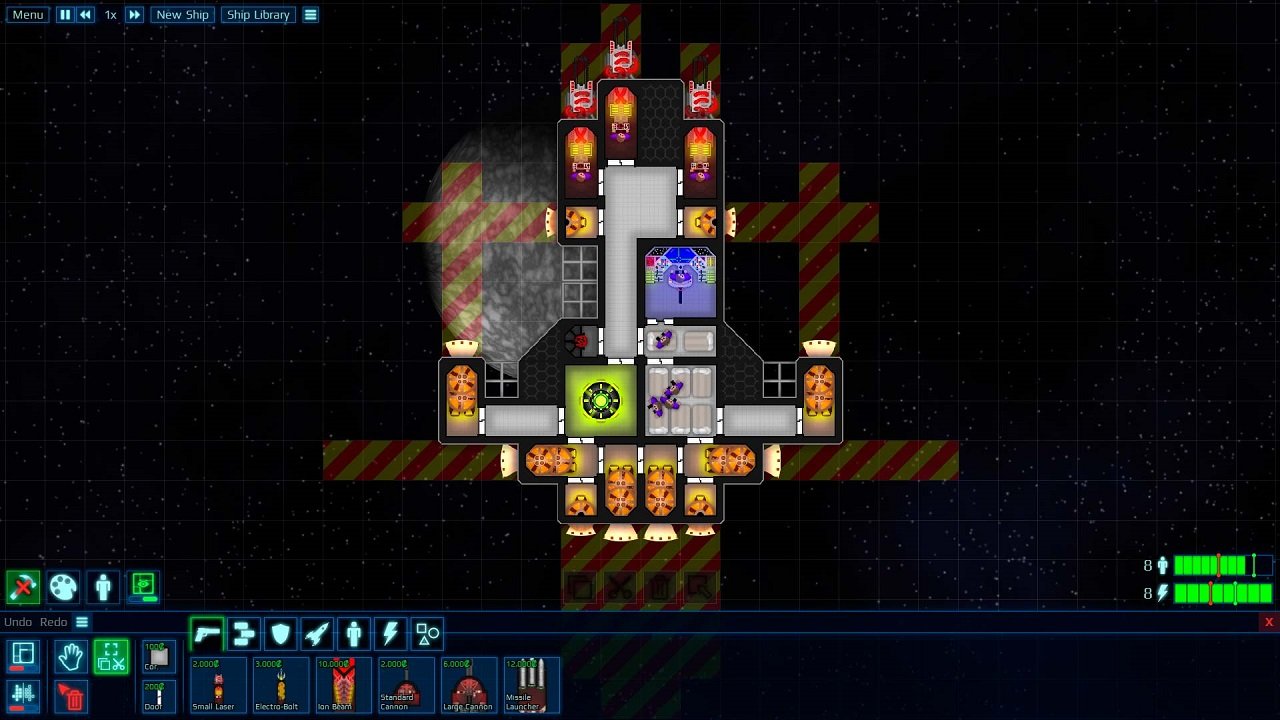The image size is (1280, 720).
Task: Select the build hammer mode icon
Action: [x=22, y=587]
